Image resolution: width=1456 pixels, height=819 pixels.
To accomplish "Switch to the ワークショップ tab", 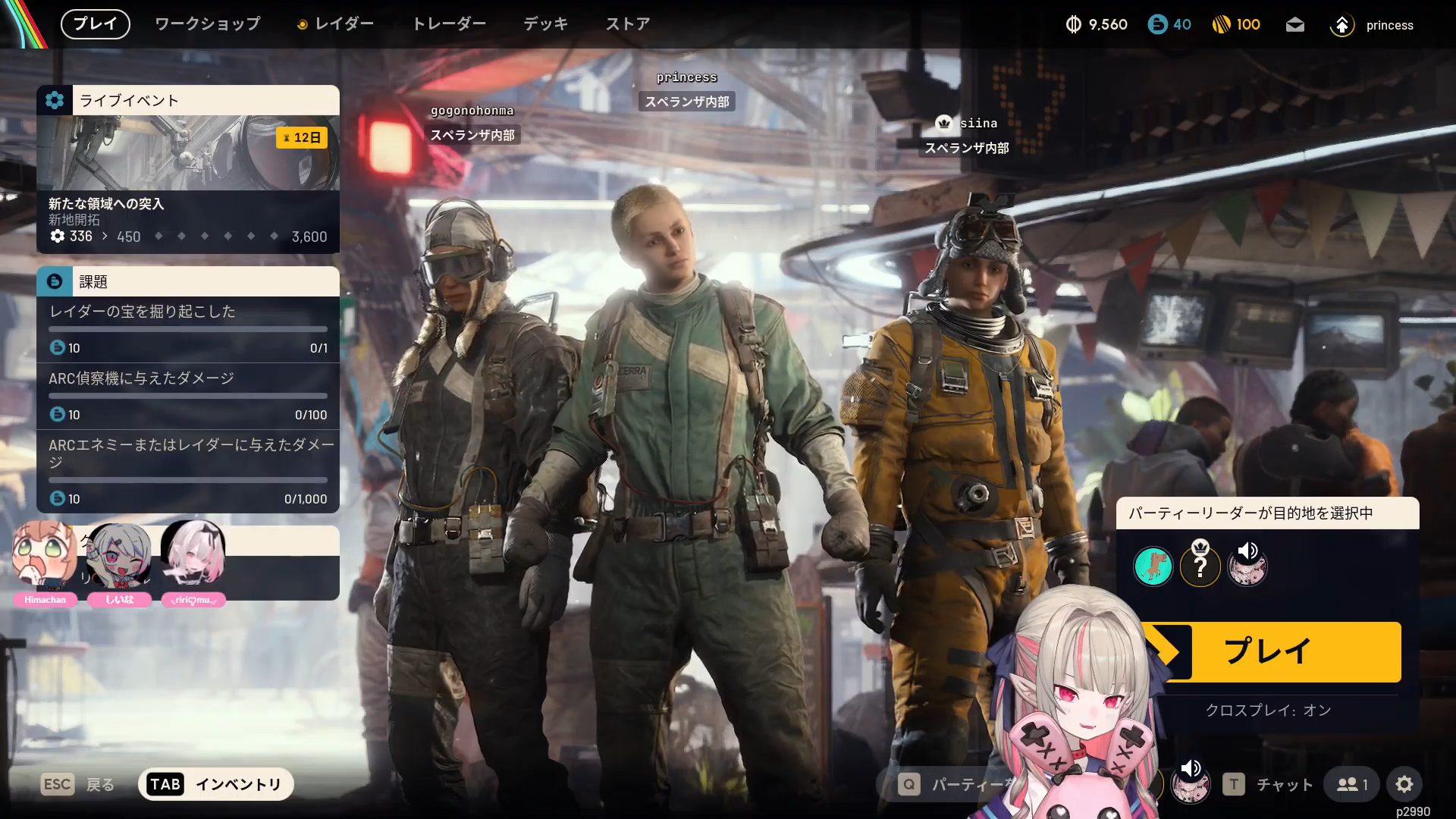I will 207,24.
